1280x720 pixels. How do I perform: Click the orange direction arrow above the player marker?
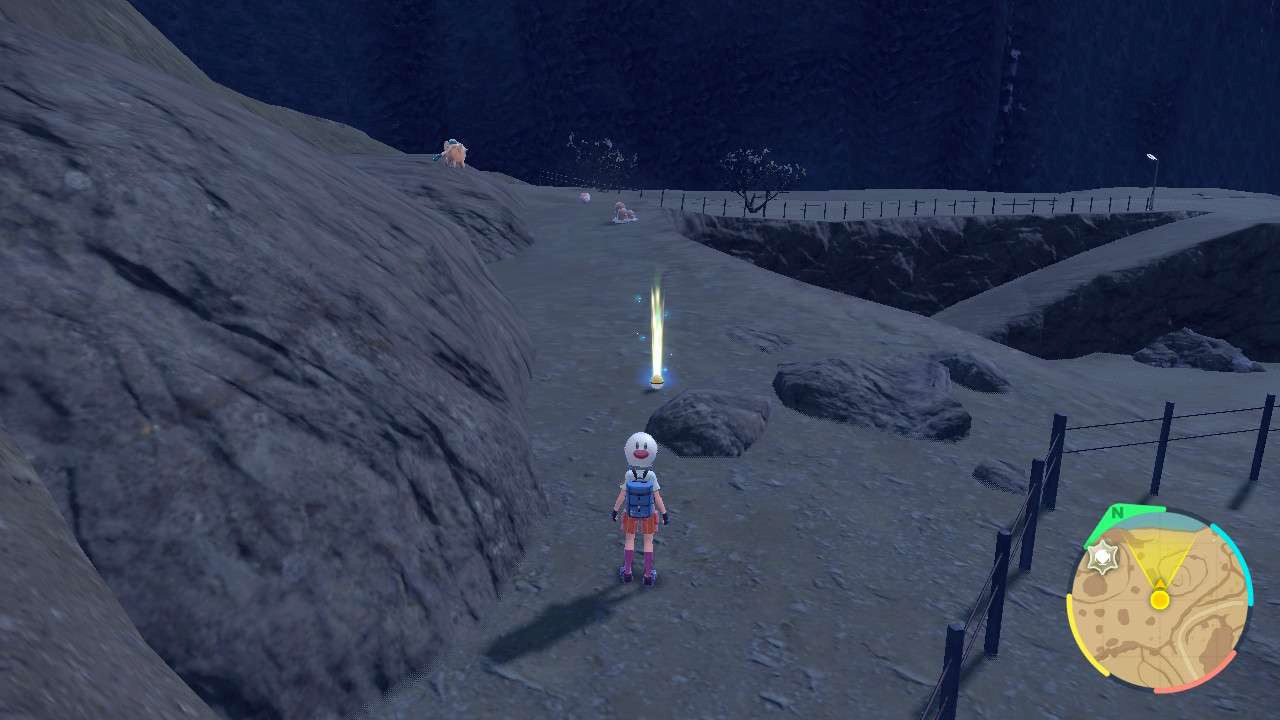point(1160,581)
